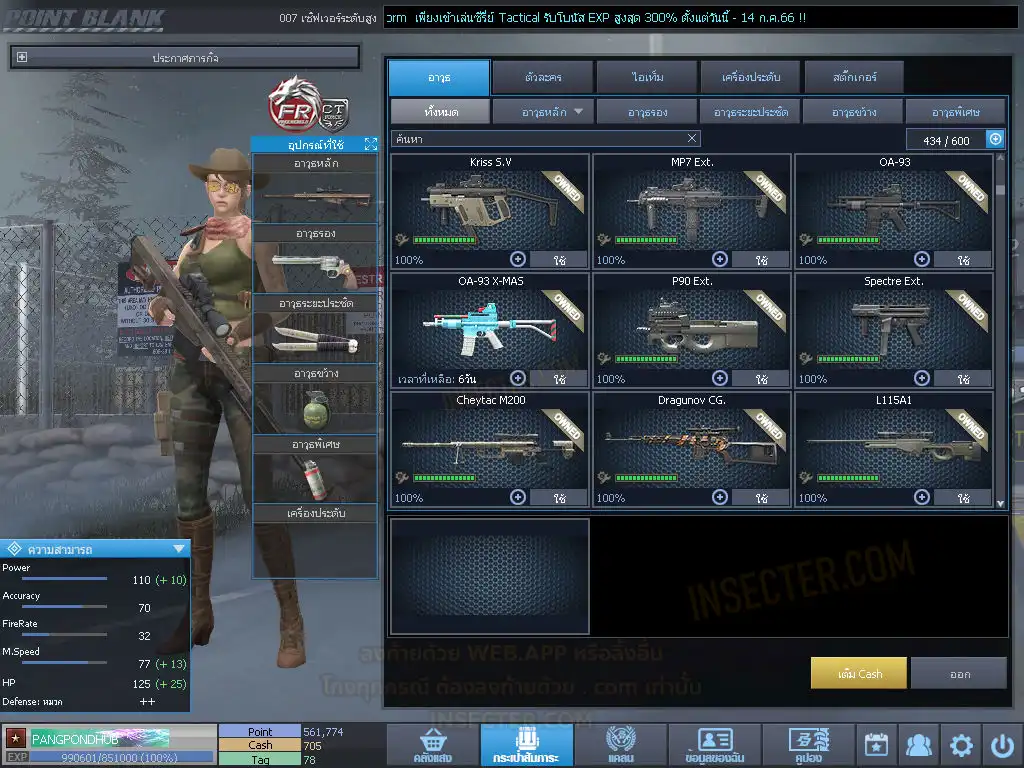This screenshot has width=1024, height=768.
Task: Open the ไอเท็ม items tab
Action: click(x=648, y=77)
